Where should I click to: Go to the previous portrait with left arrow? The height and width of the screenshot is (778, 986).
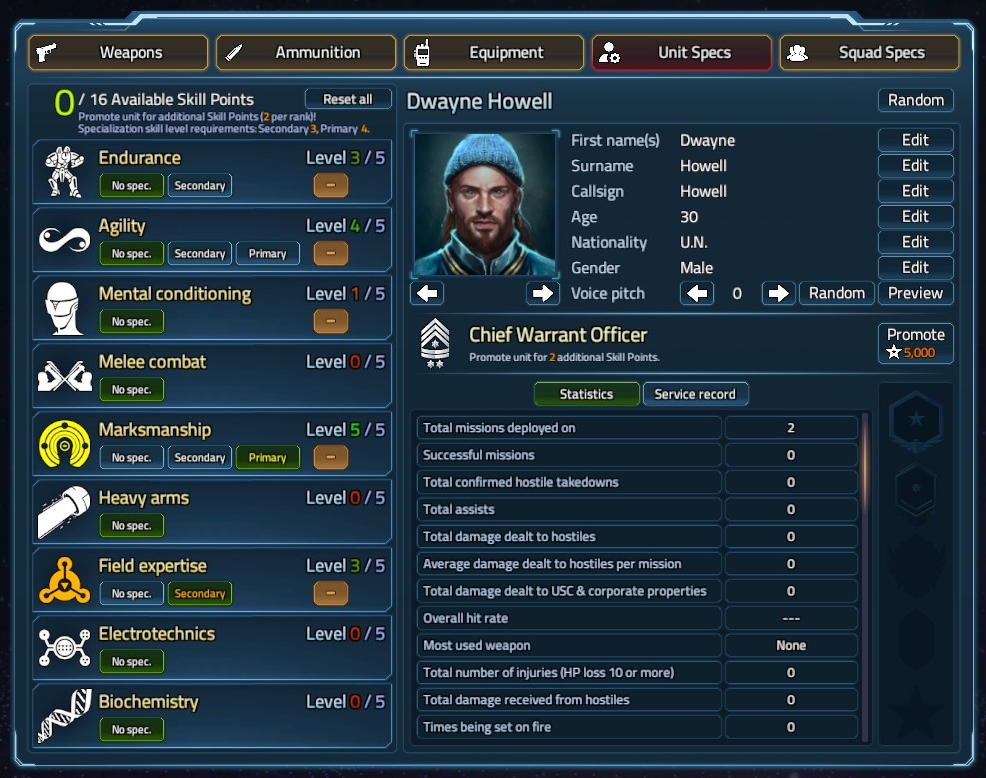point(427,293)
